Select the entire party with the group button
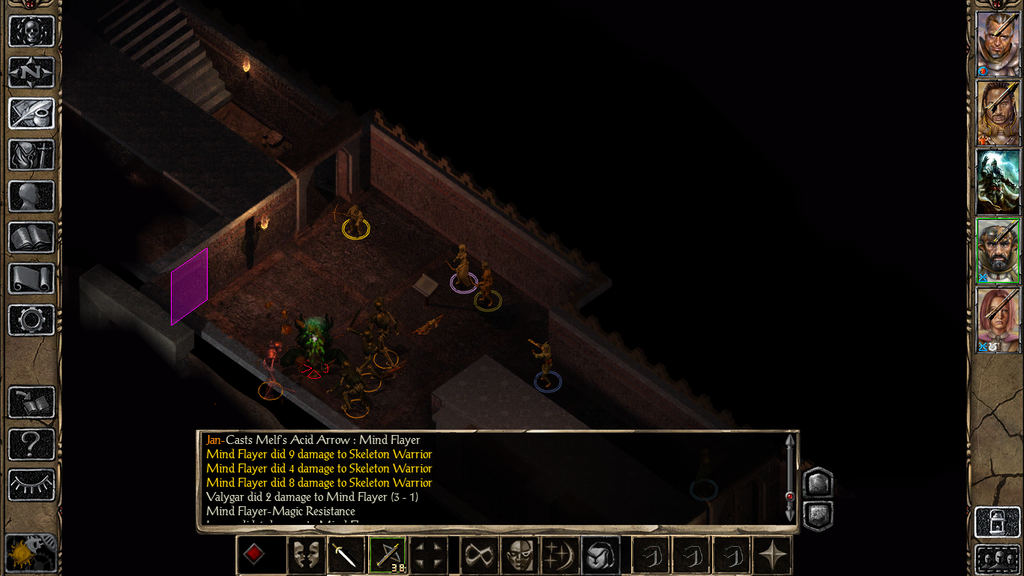The image size is (1024, 576). (x=998, y=558)
